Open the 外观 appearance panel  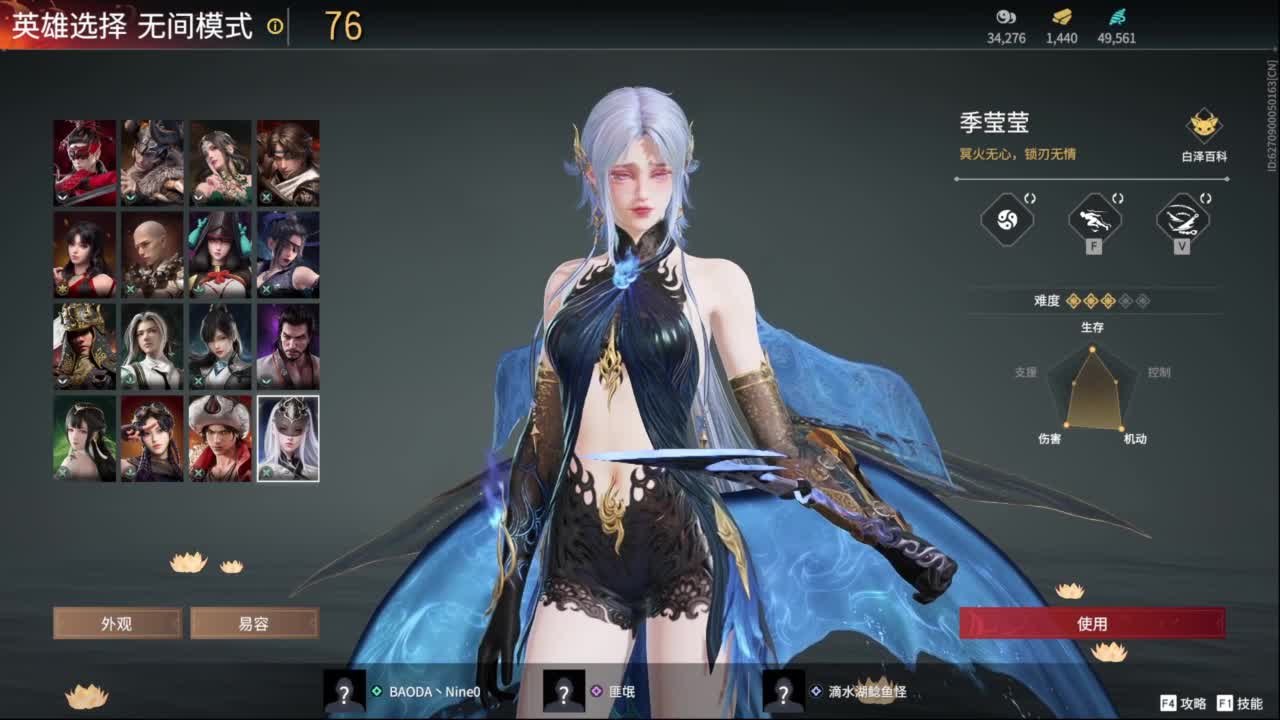coord(117,622)
